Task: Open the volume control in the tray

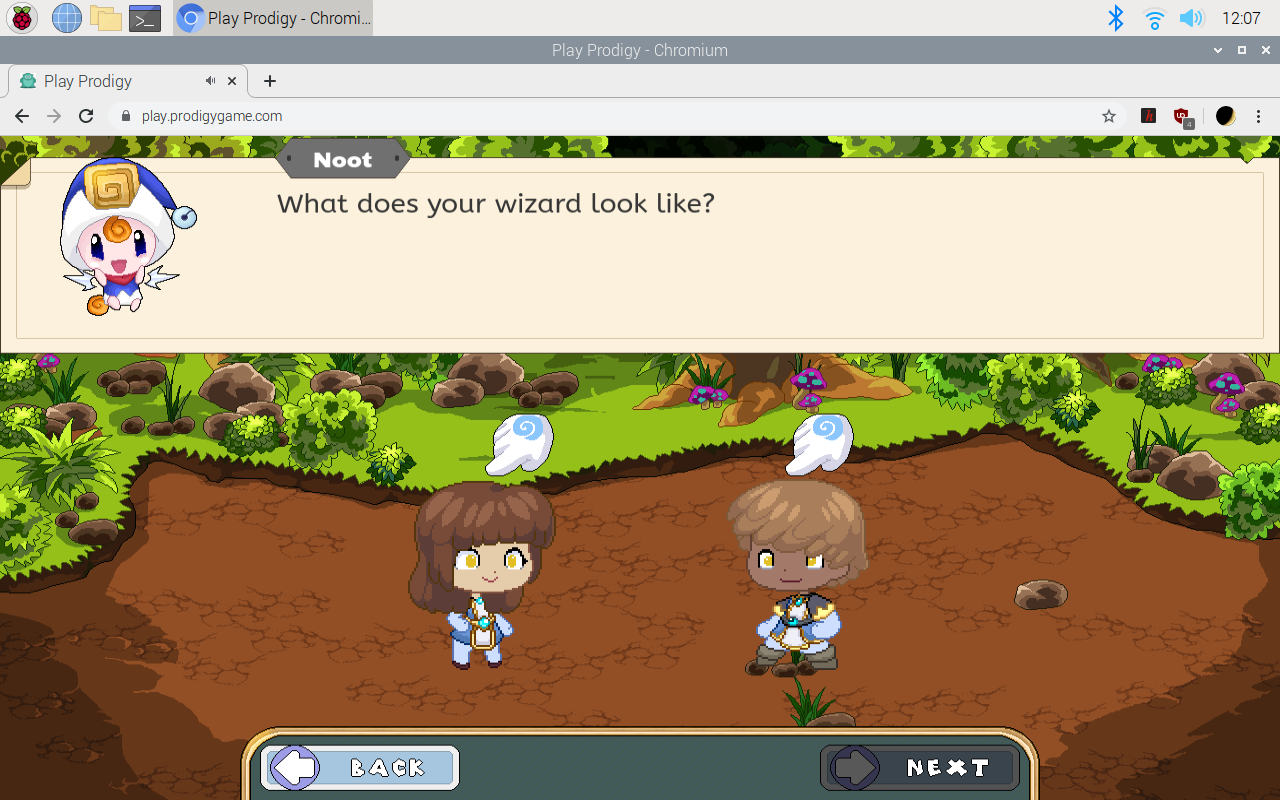Action: tap(1191, 17)
